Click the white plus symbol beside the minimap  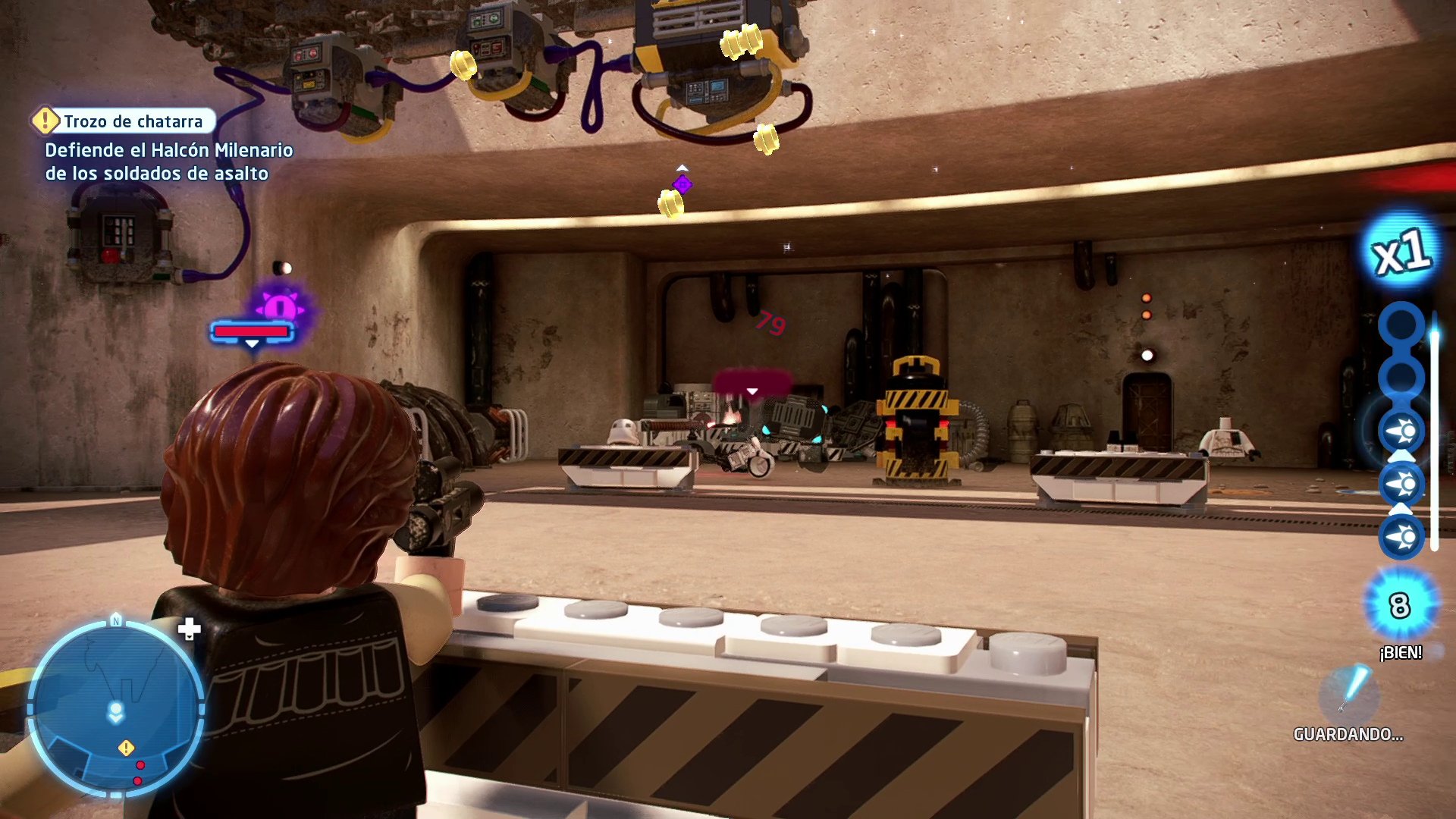tap(190, 627)
